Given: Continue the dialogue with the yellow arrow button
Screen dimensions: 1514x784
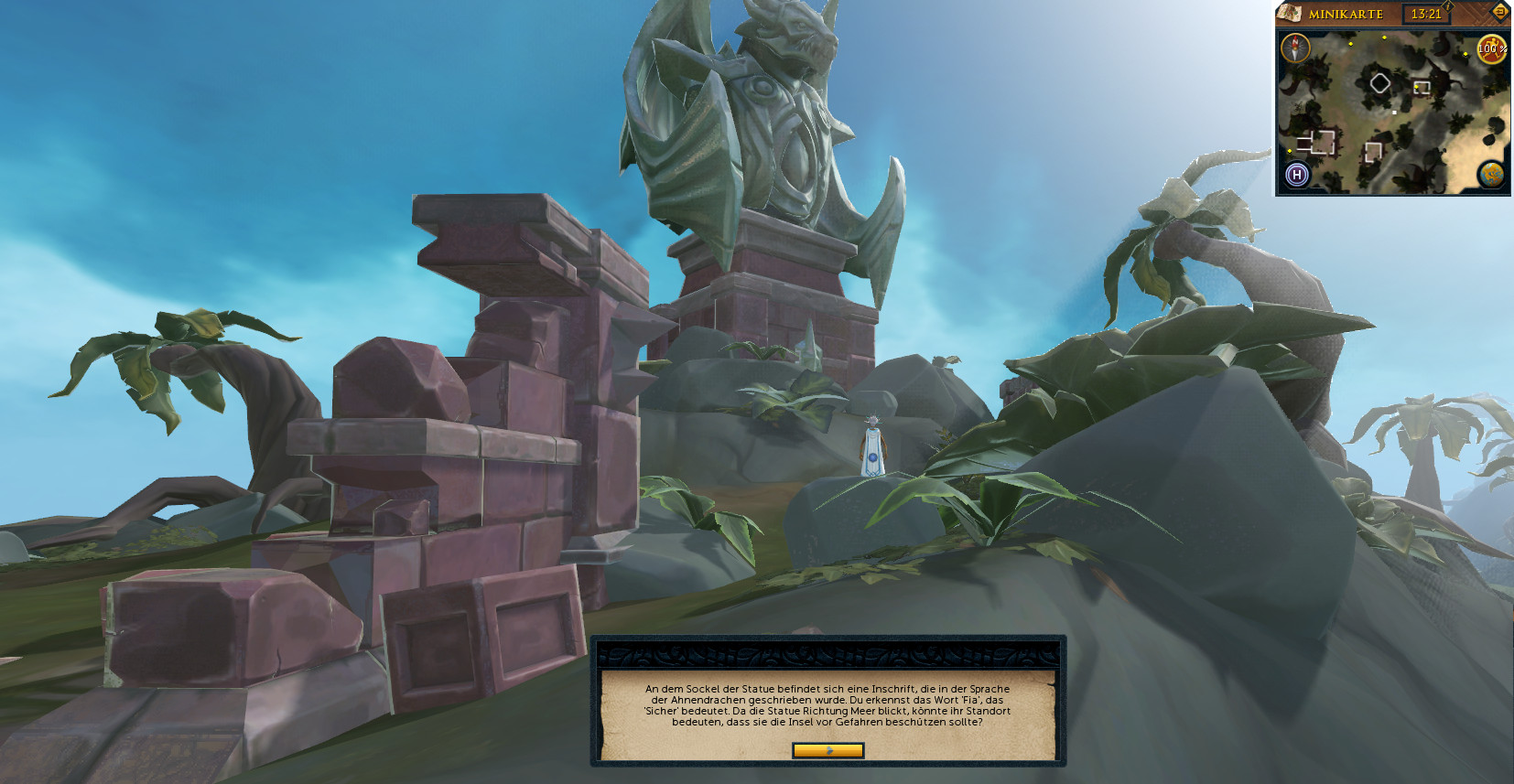Looking at the screenshot, I should 827,750.
